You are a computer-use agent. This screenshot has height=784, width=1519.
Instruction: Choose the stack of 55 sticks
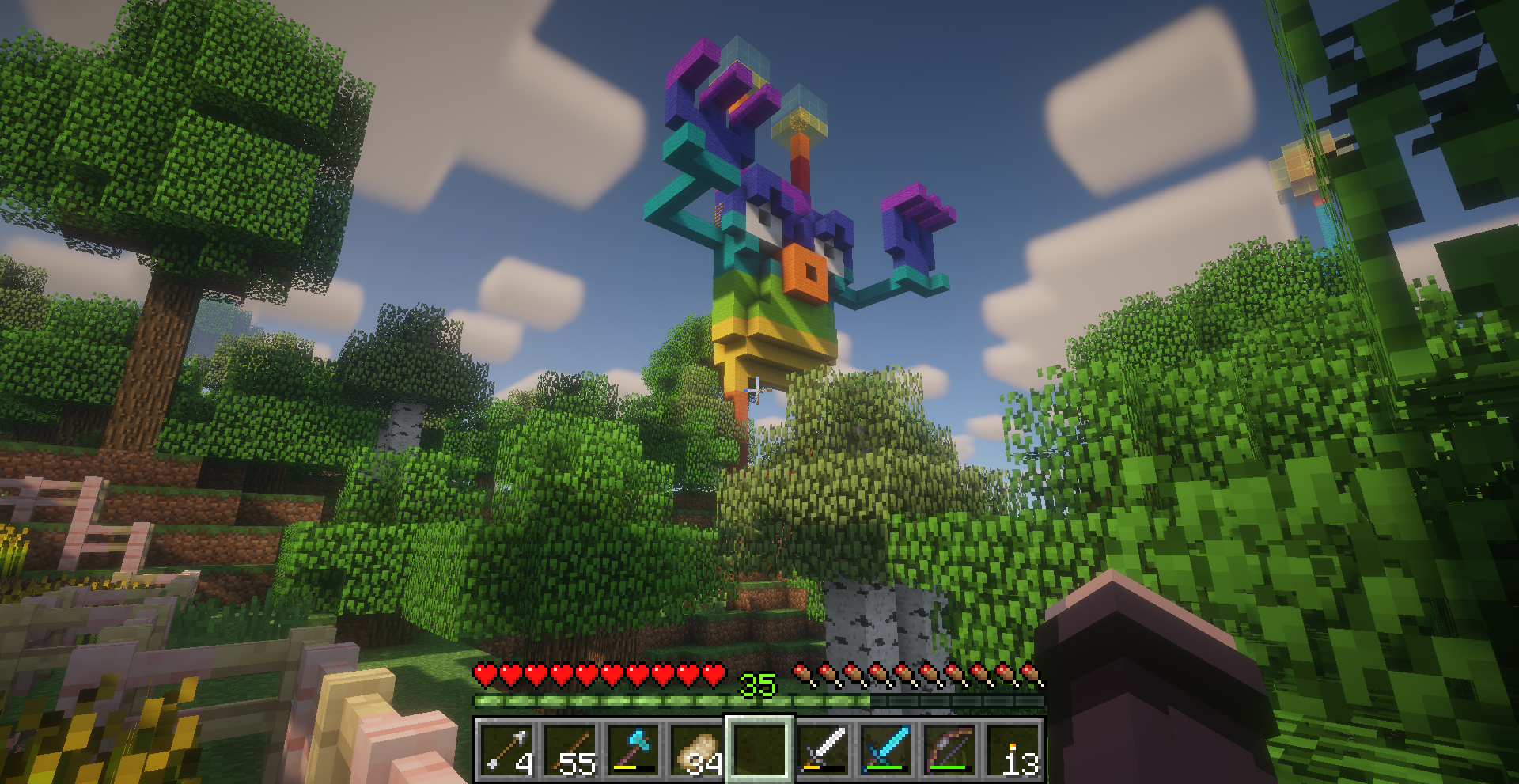(x=570, y=749)
